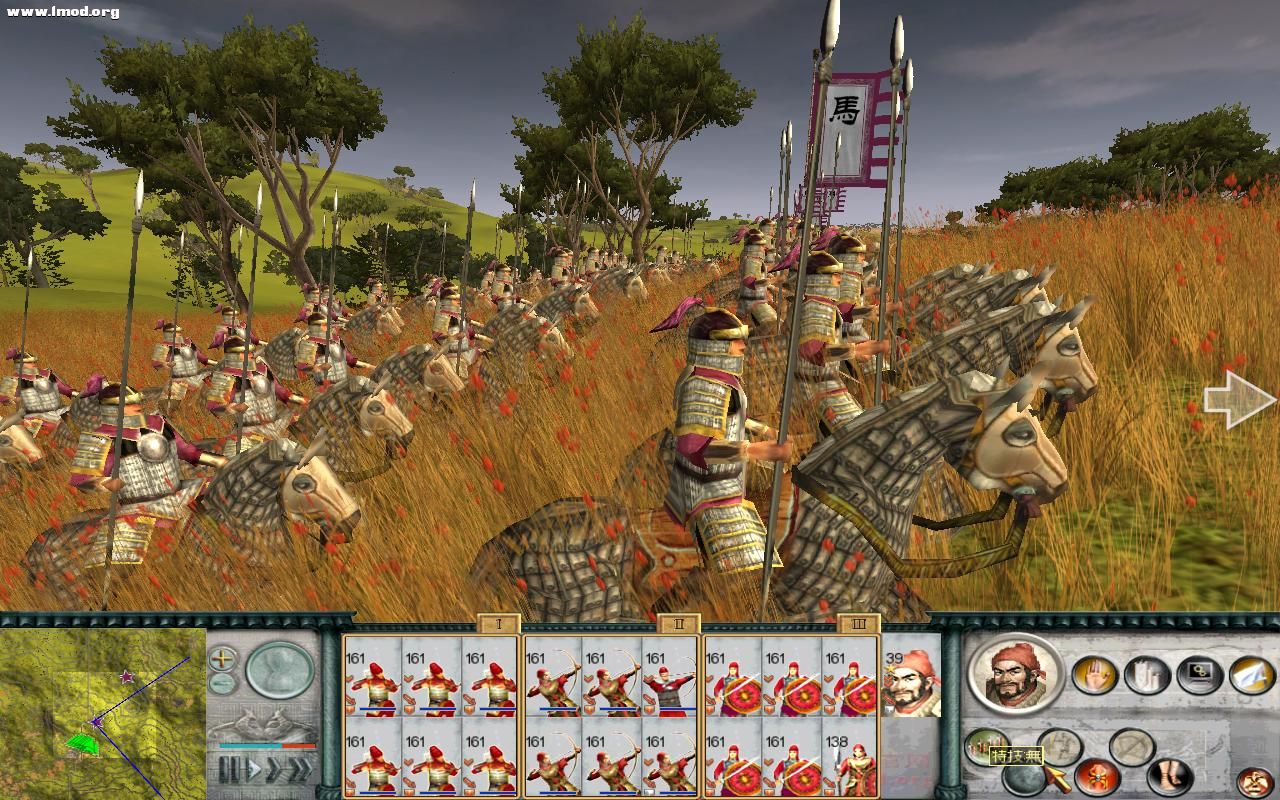Image resolution: width=1280 pixels, height=800 pixels.
Task: Click the triple-chevron fastest speed button
Action: (300, 768)
